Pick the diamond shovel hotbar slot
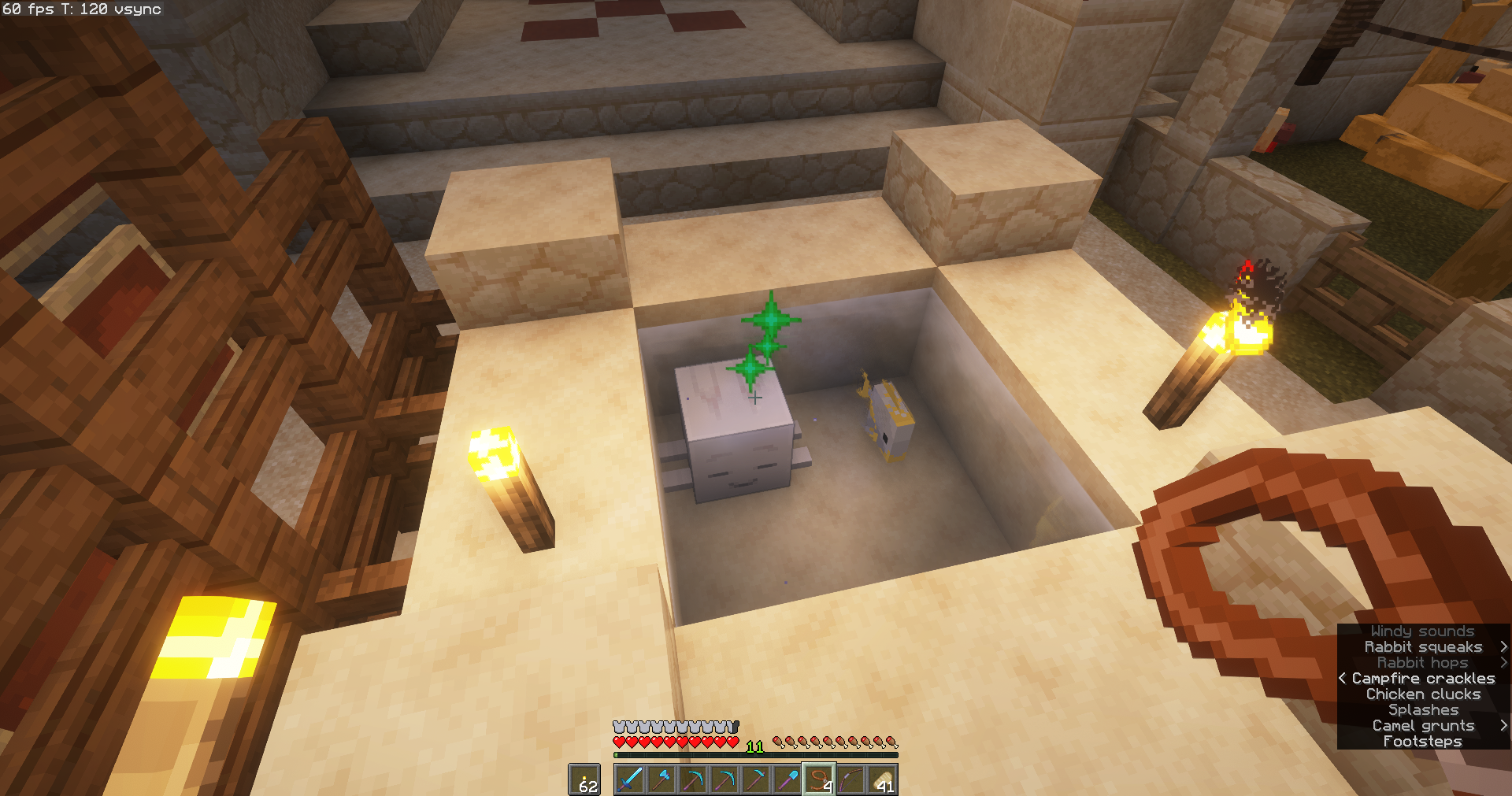Image resolution: width=1512 pixels, height=796 pixels. click(787, 779)
